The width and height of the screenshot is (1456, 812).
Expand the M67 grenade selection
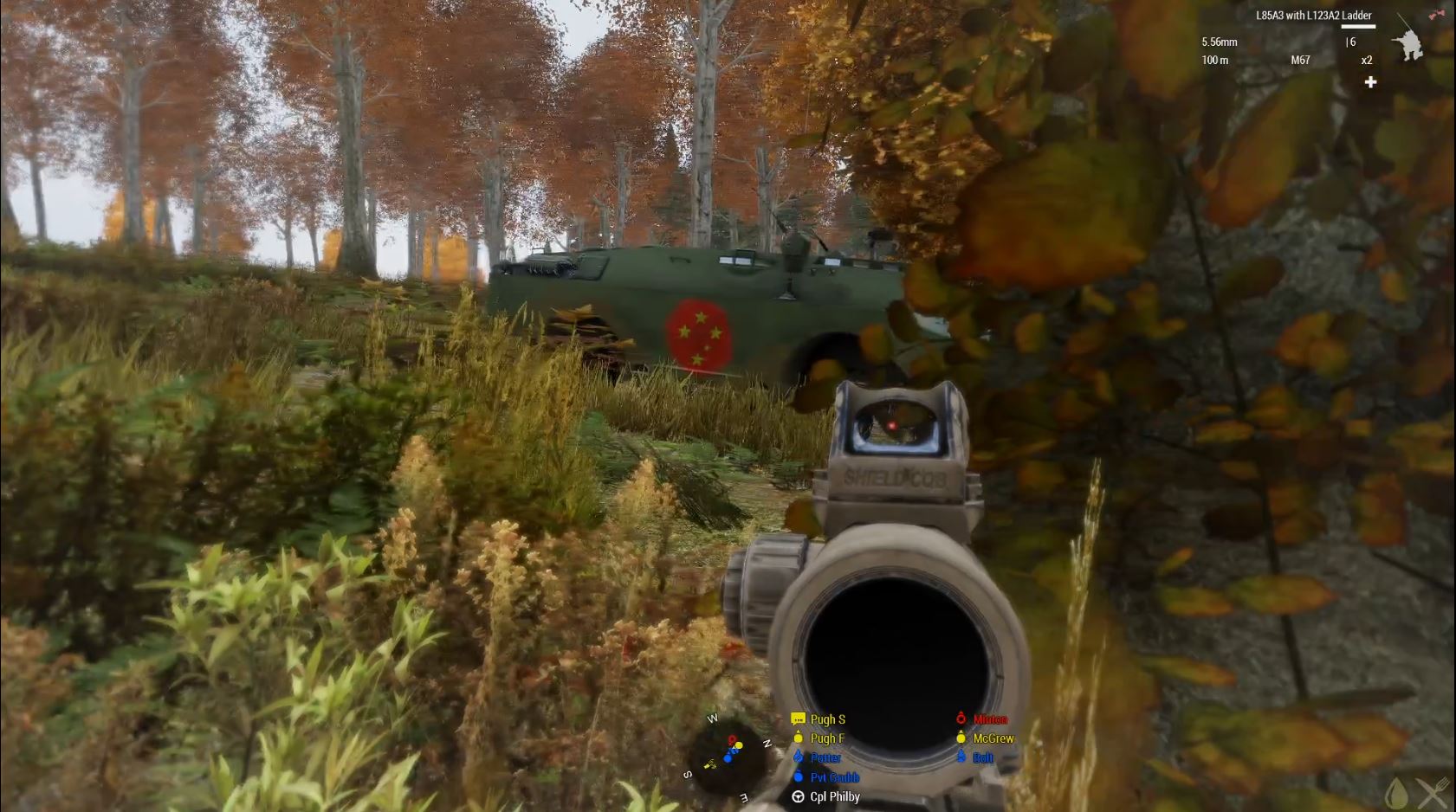point(1301,61)
